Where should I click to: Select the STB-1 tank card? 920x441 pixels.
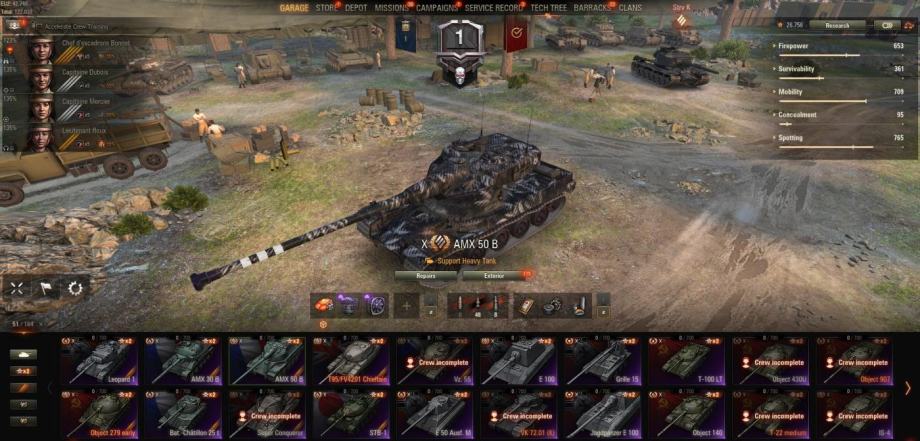[353, 410]
